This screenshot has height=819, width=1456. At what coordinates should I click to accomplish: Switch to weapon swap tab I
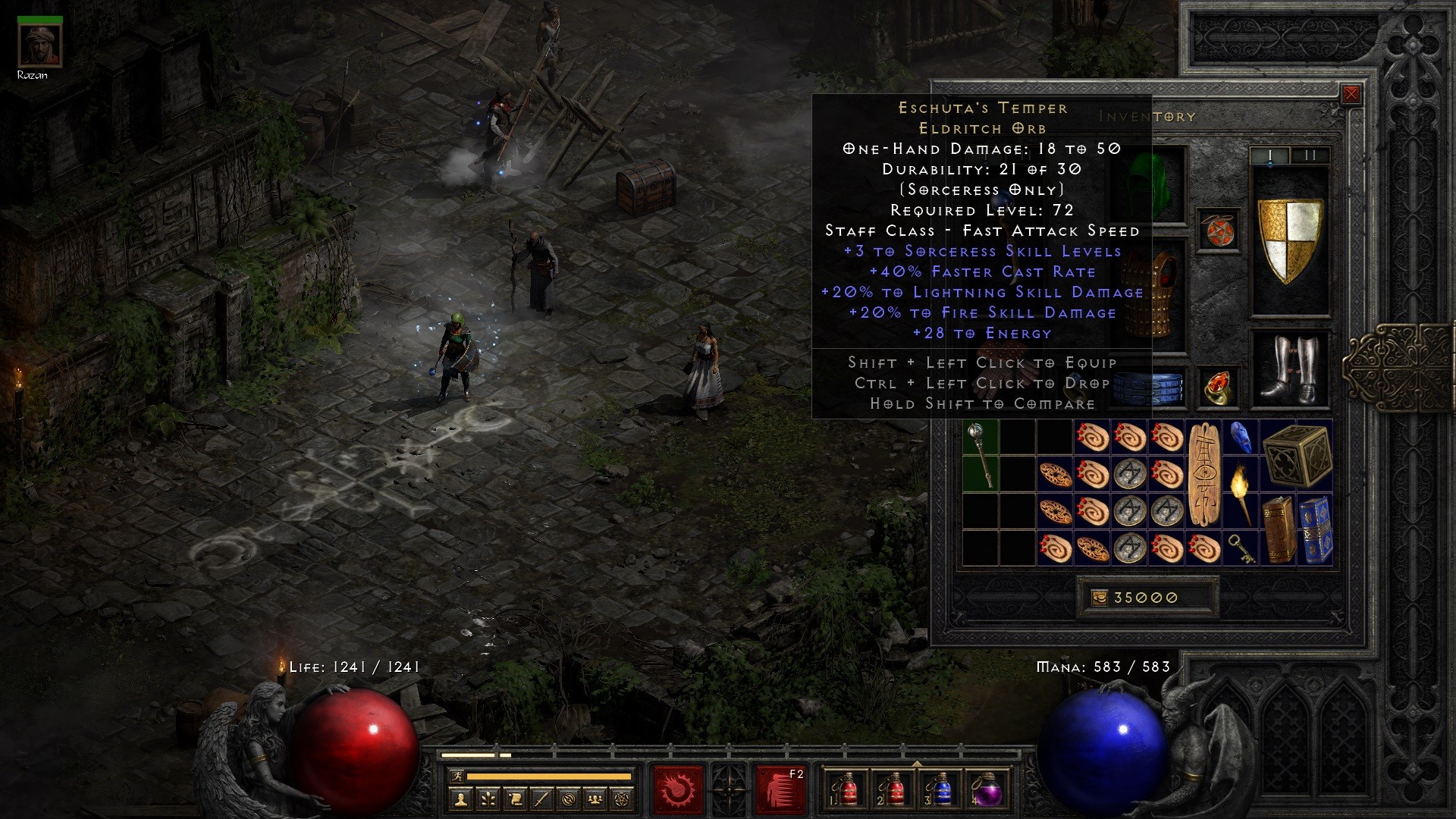pyautogui.click(x=1270, y=154)
